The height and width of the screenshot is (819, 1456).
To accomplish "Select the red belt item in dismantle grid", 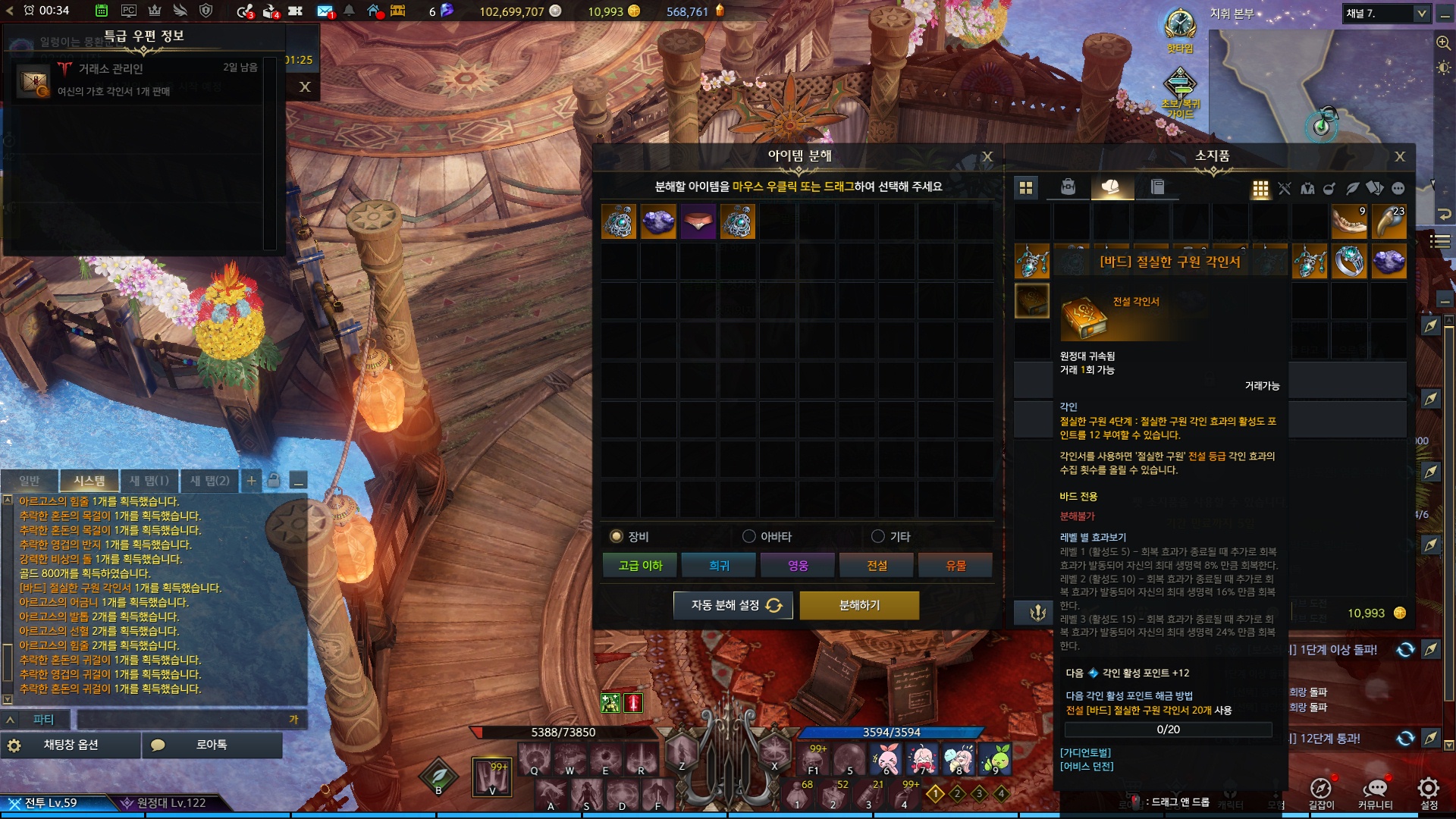I will coord(698,221).
